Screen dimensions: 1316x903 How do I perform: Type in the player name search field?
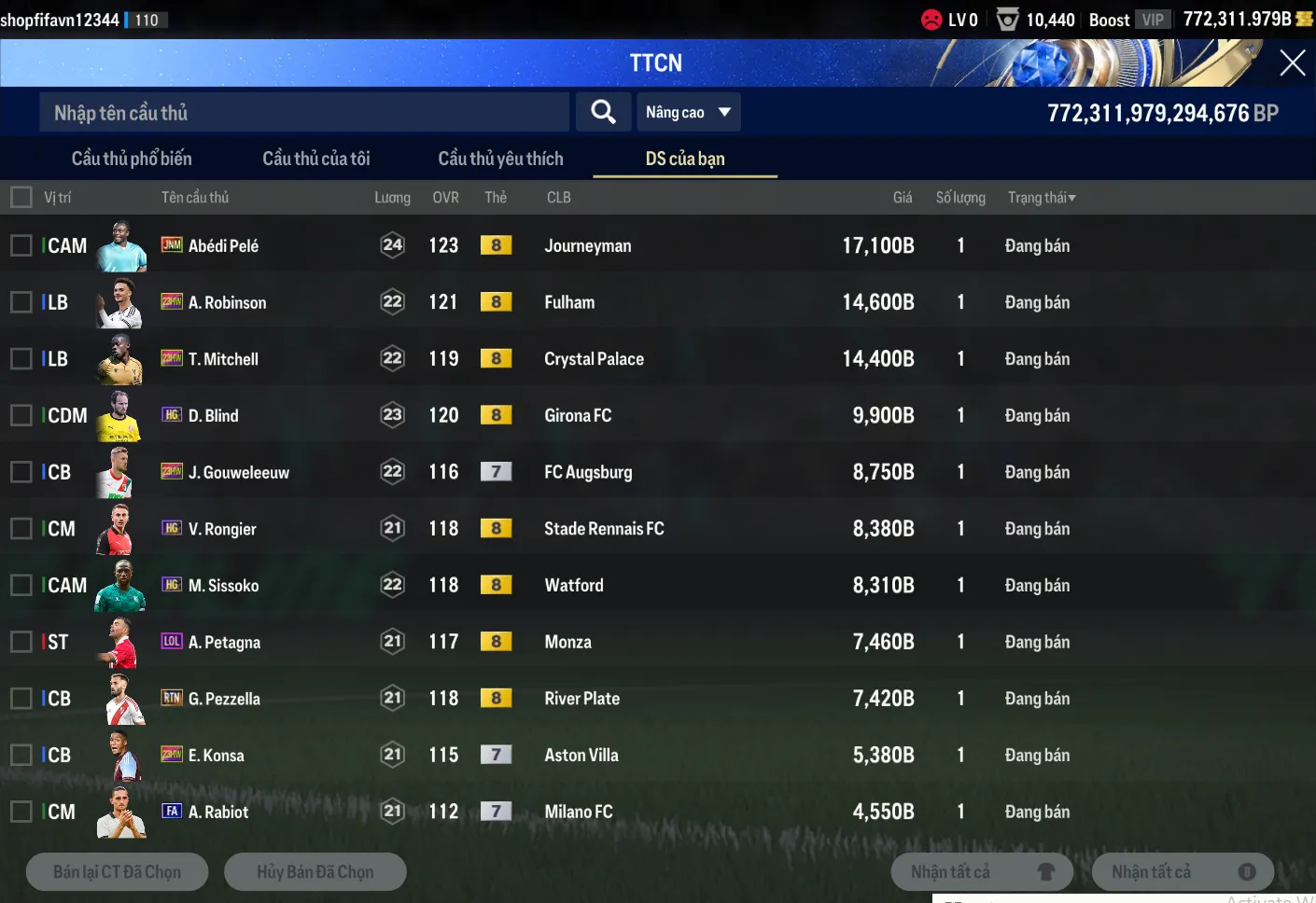[x=303, y=113]
